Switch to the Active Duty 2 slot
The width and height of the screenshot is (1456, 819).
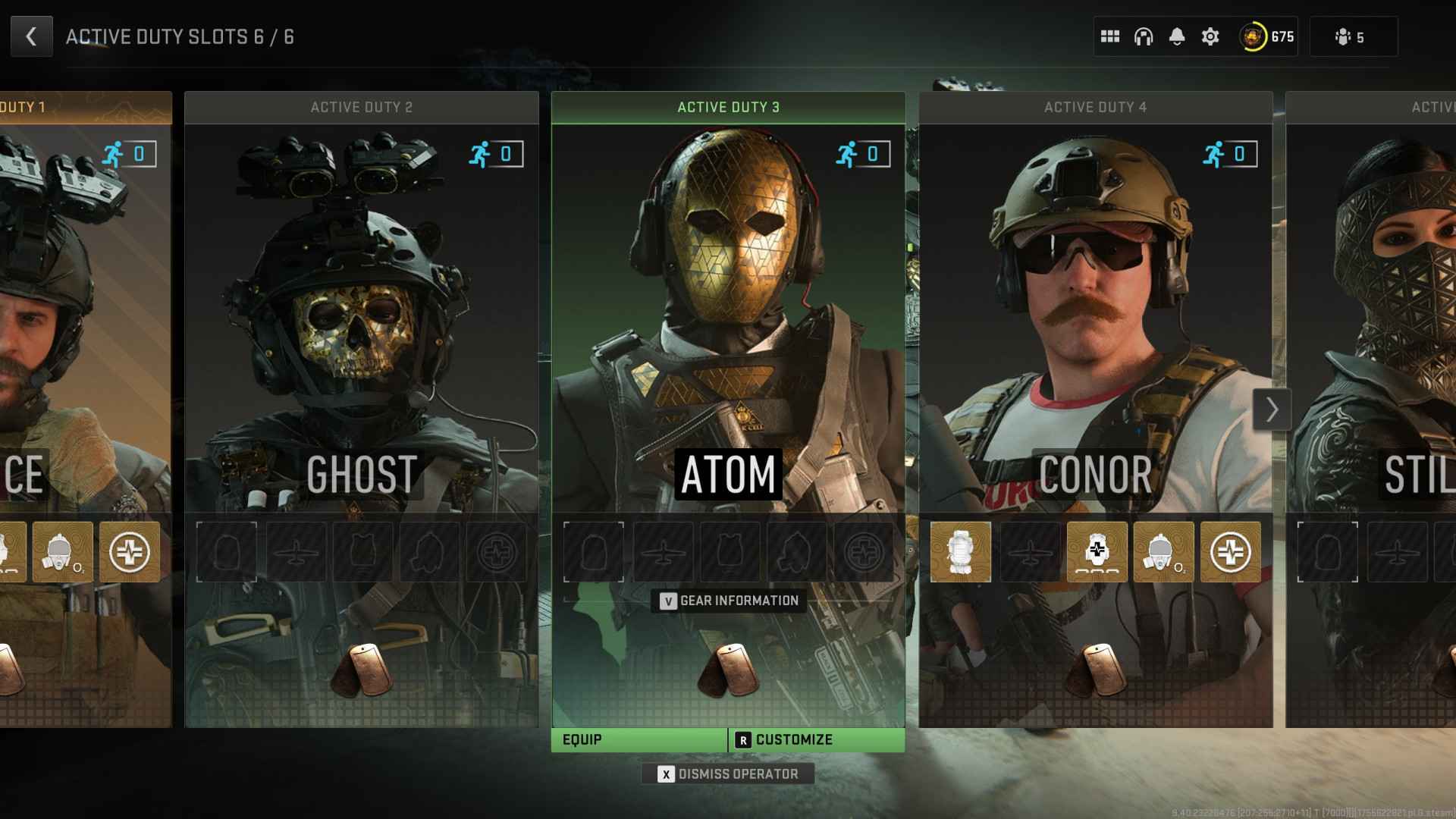[x=362, y=107]
